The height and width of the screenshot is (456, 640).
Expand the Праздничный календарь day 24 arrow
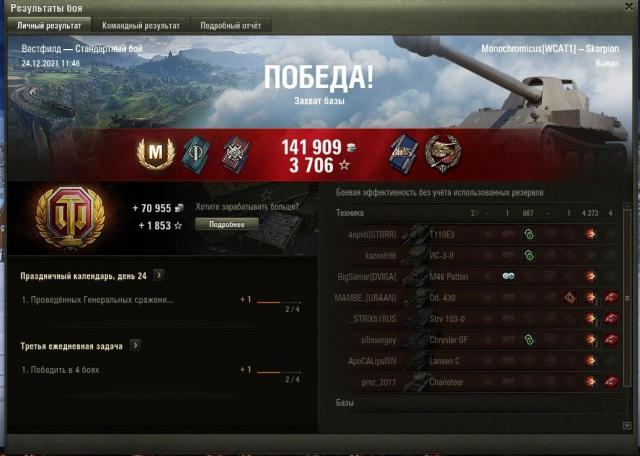pos(159,275)
